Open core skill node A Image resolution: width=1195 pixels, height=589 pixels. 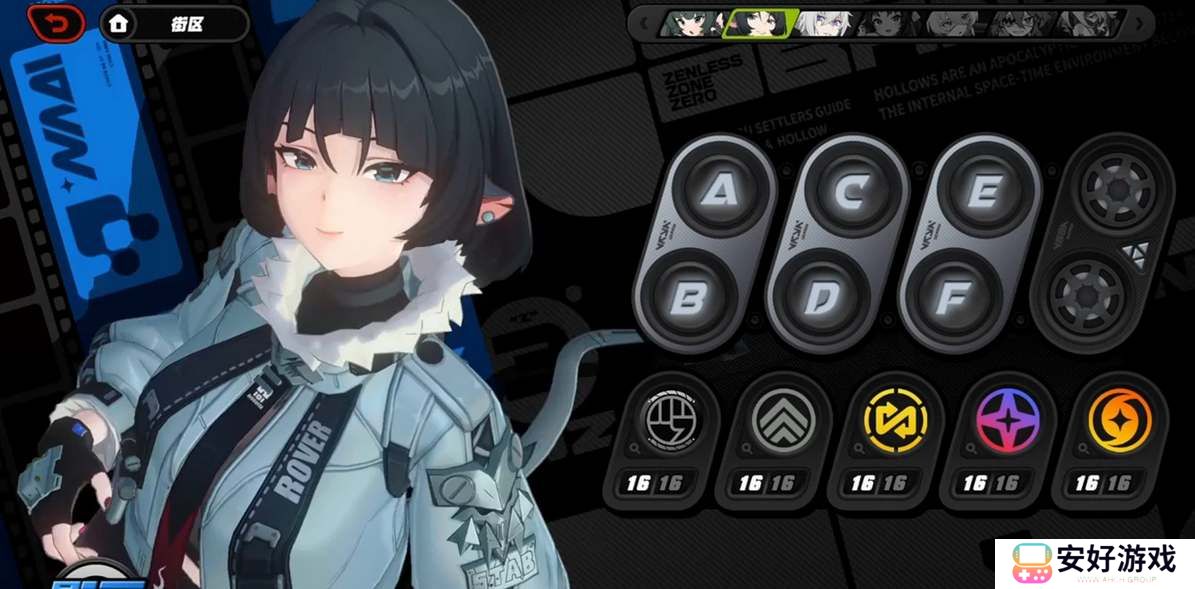click(716, 192)
